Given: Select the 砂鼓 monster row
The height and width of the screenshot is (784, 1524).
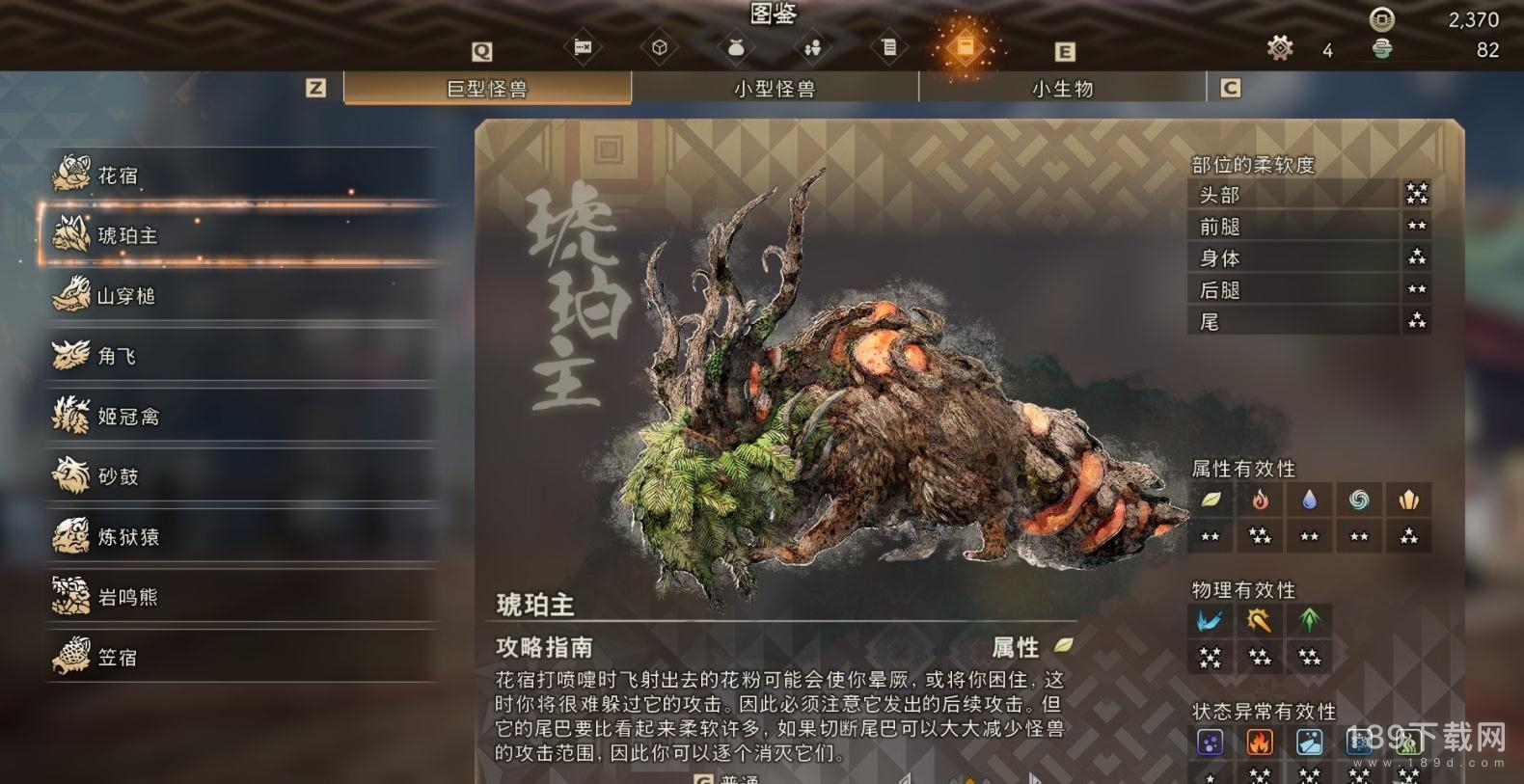Looking at the screenshot, I should (x=241, y=475).
